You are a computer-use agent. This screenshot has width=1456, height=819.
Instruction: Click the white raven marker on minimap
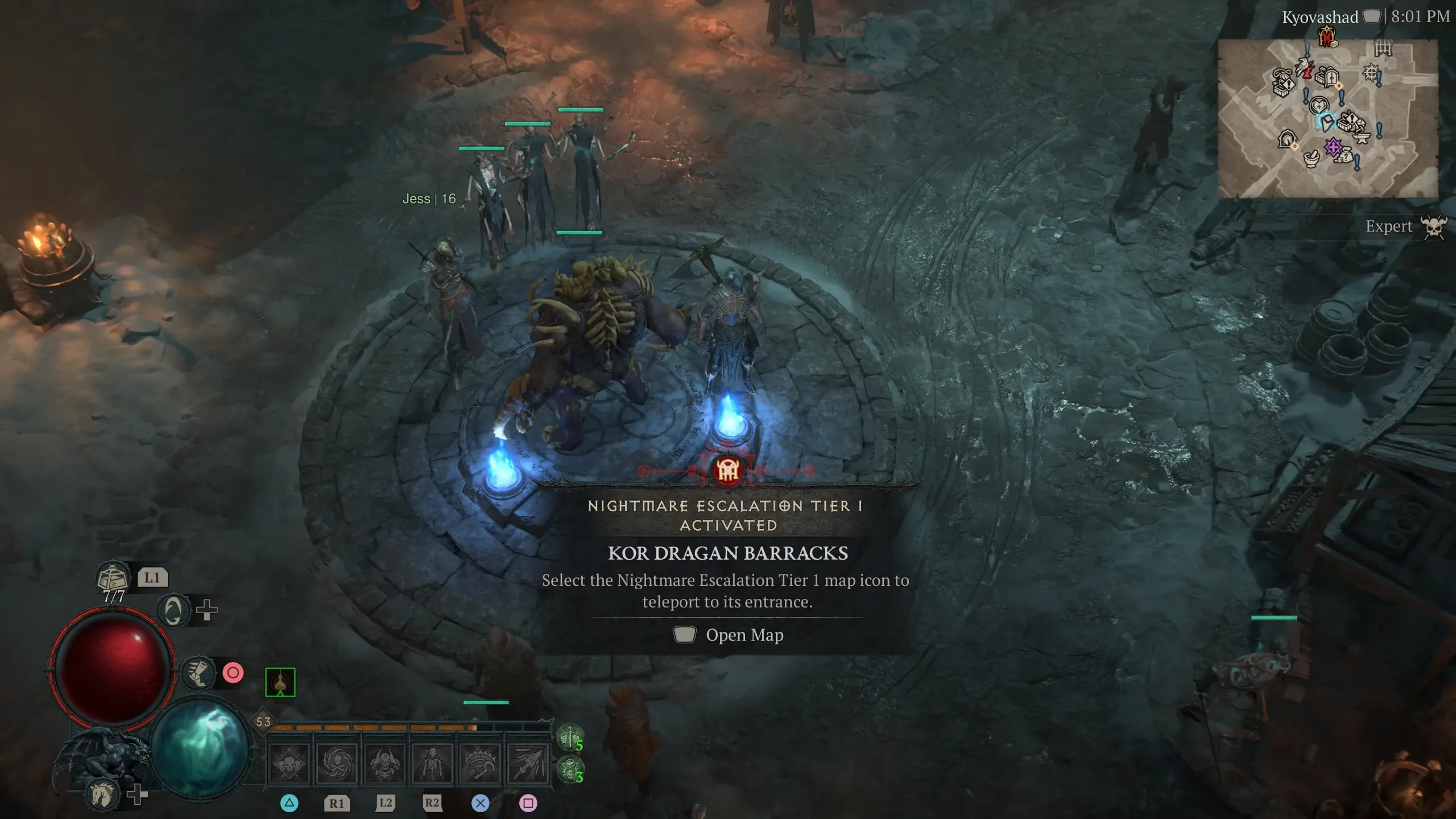[x=1303, y=68]
